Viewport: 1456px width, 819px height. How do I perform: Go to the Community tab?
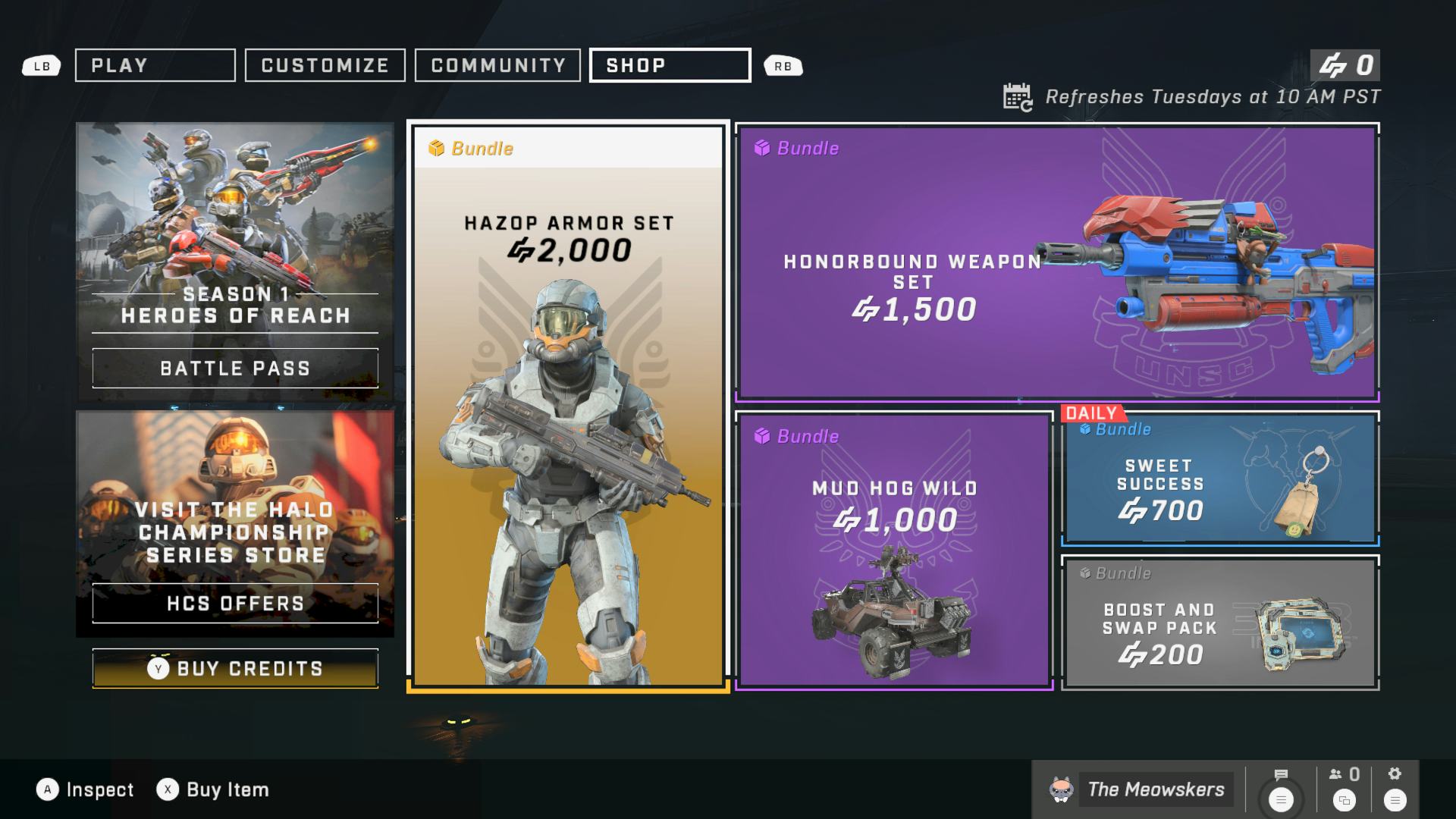coord(497,65)
